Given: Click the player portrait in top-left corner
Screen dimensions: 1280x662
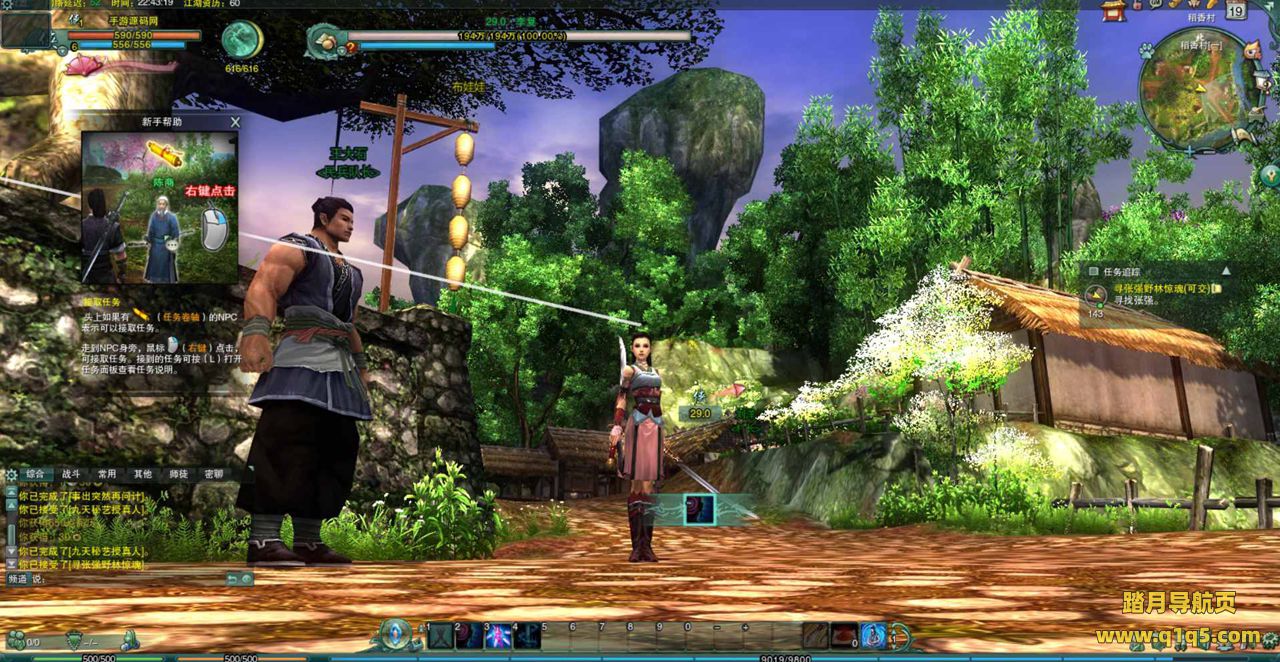Looking at the screenshot, I should pos(26,30).
